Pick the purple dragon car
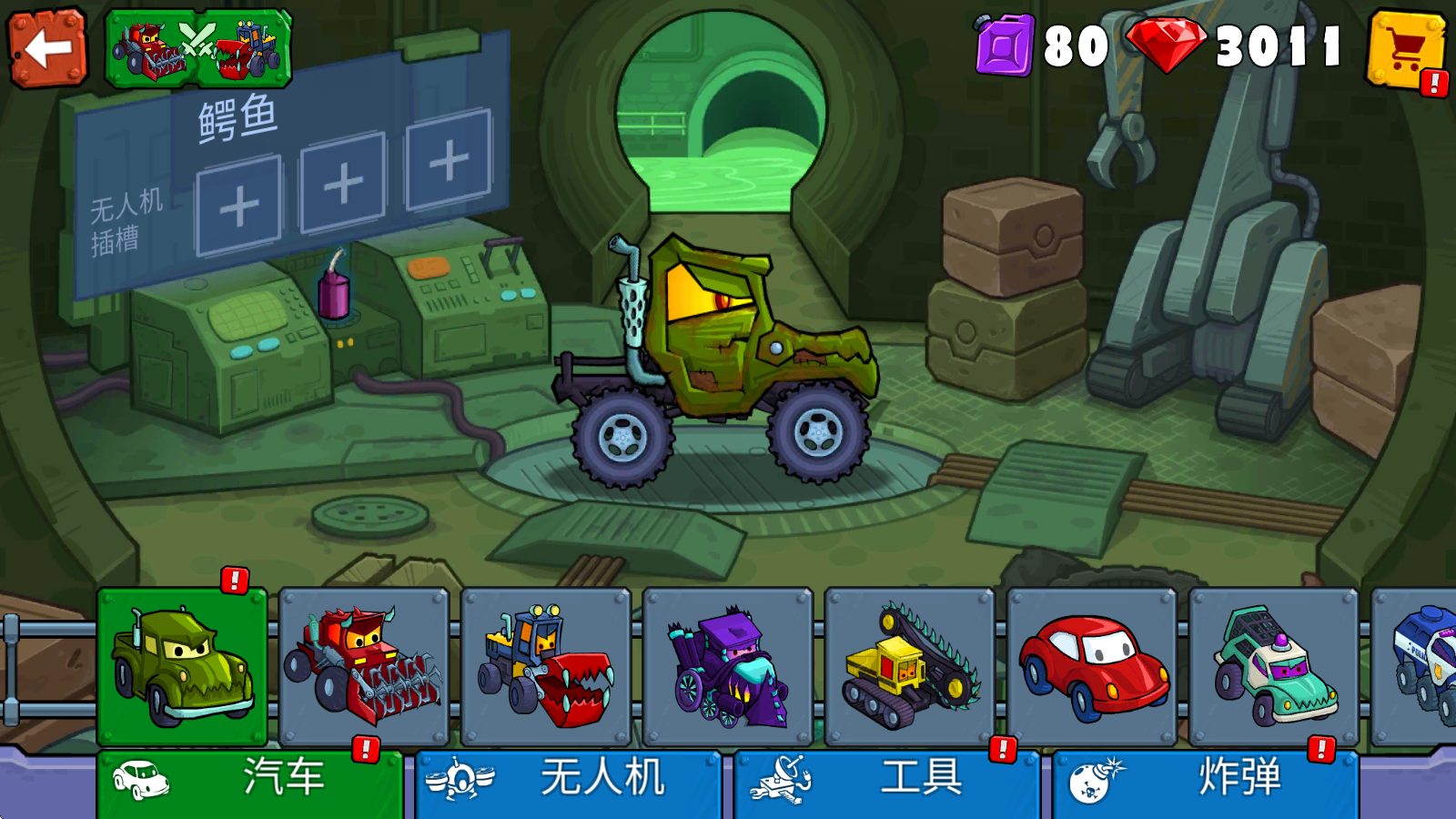1456x819 pixels. pos(728,666)
